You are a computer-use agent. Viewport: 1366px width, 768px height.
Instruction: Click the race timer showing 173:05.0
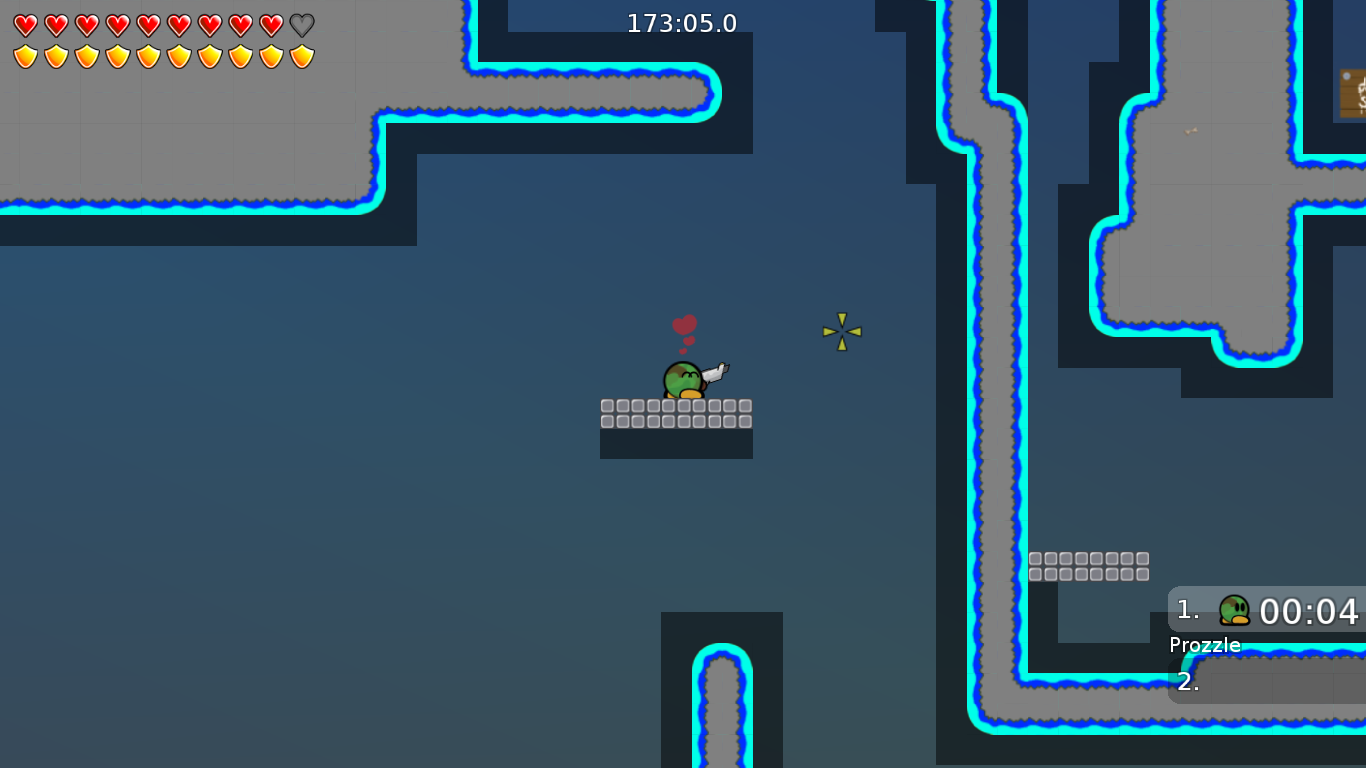(680, 22)
